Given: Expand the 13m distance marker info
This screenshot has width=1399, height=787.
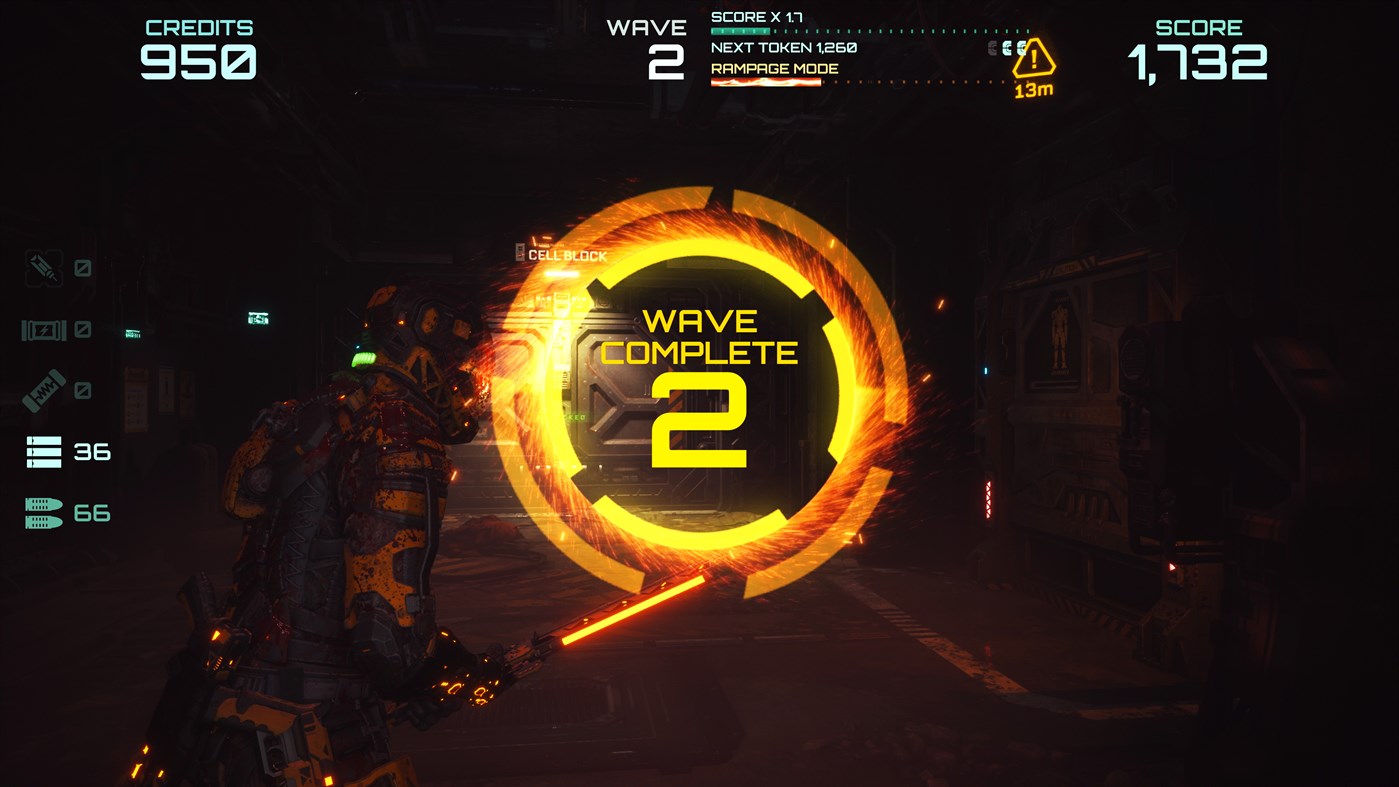Looking at the screenshot, I should click(1034, 88).
